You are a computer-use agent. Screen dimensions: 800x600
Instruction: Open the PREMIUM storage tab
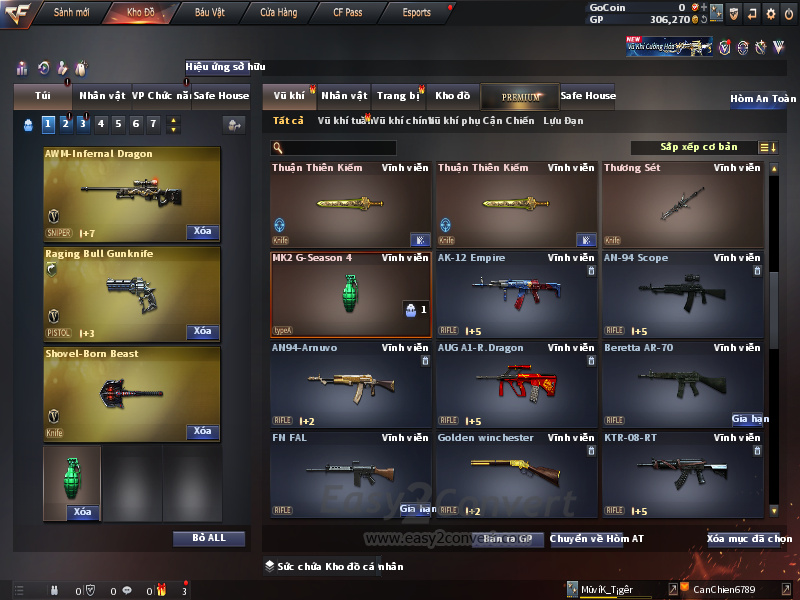(x=521, y=96)
